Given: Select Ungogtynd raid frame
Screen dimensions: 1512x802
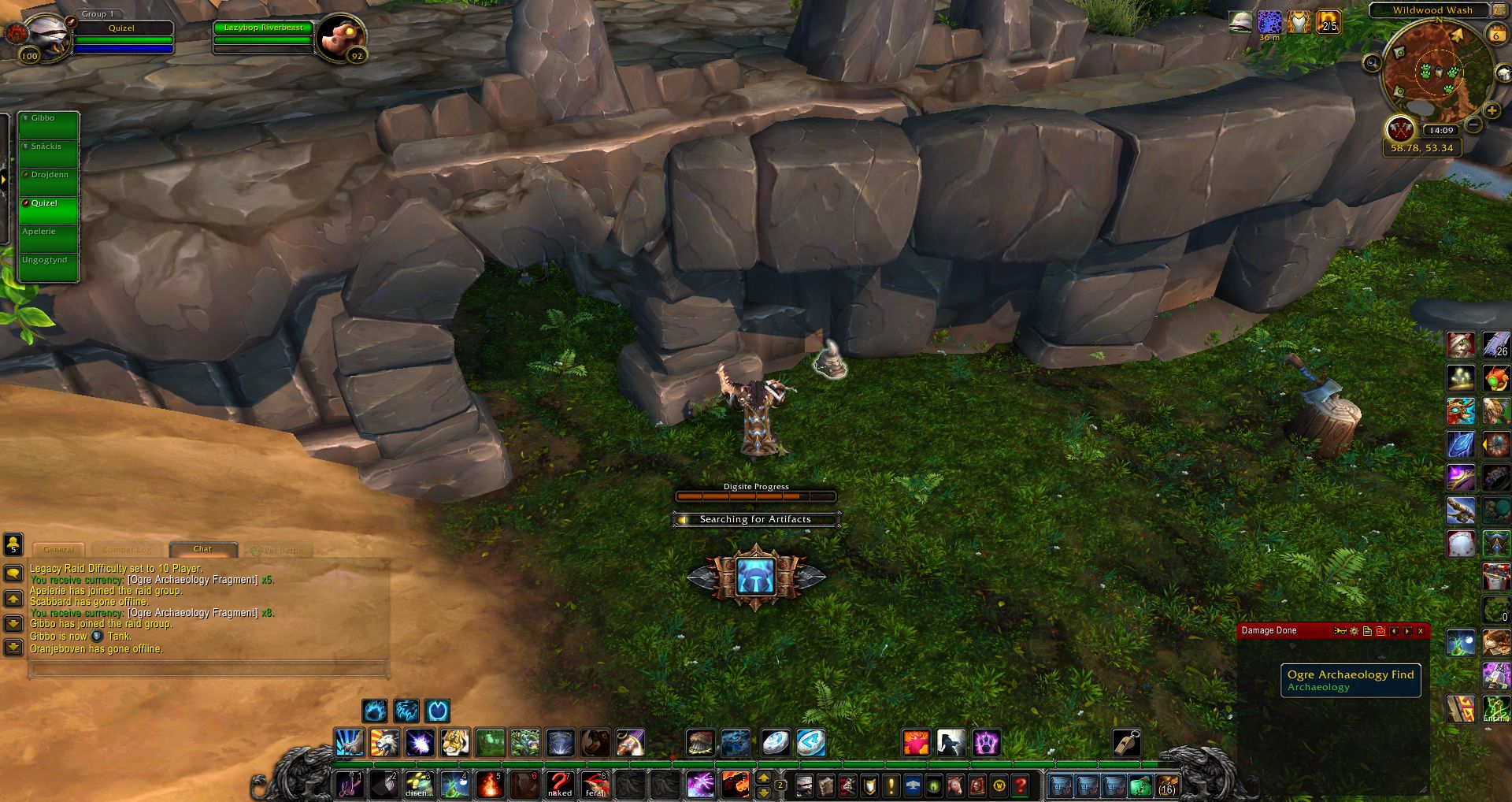Looking at the screenshot, I should [49, 268].
